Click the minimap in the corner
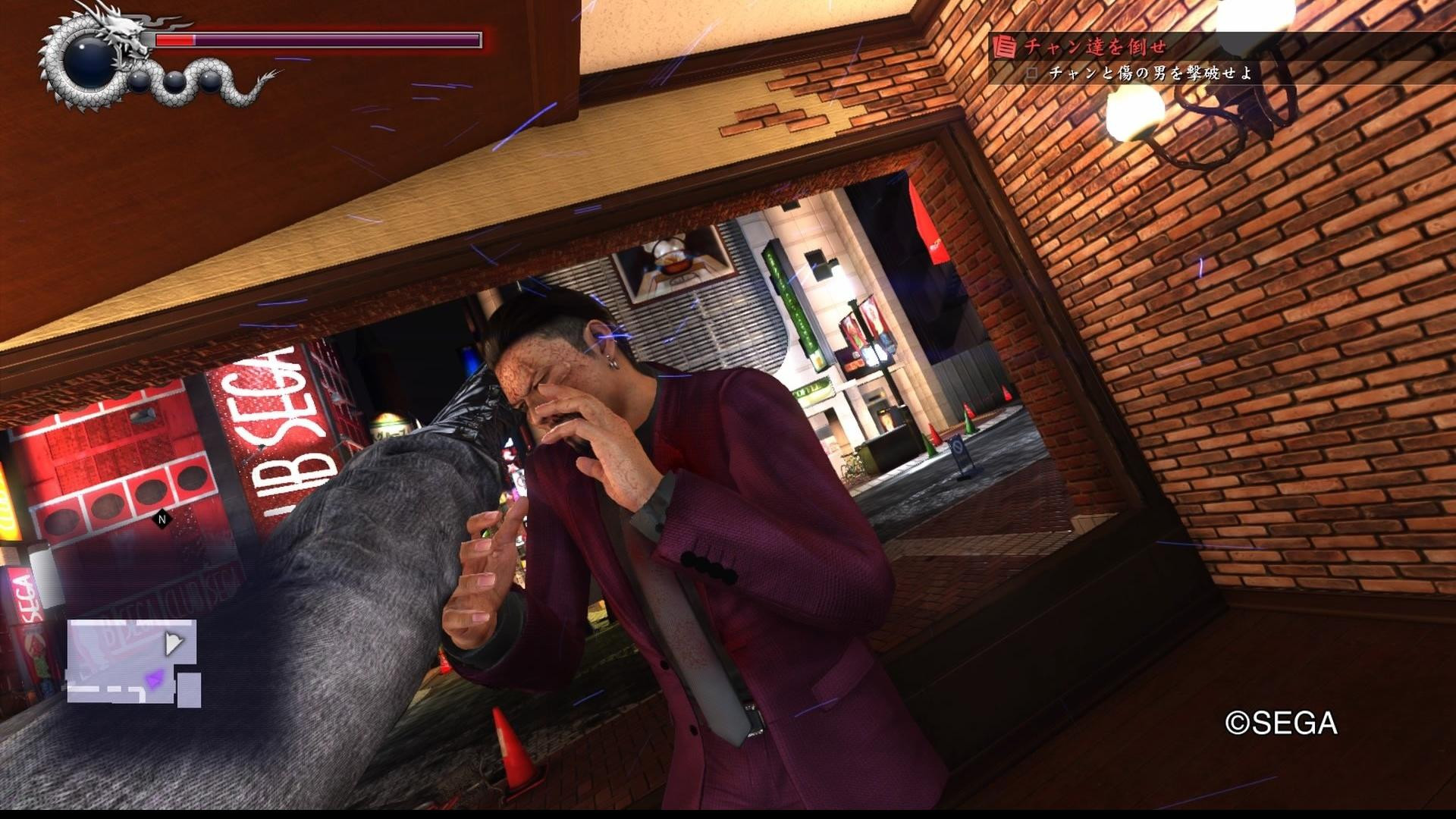1456x819 pixels. tap(134, 663)
